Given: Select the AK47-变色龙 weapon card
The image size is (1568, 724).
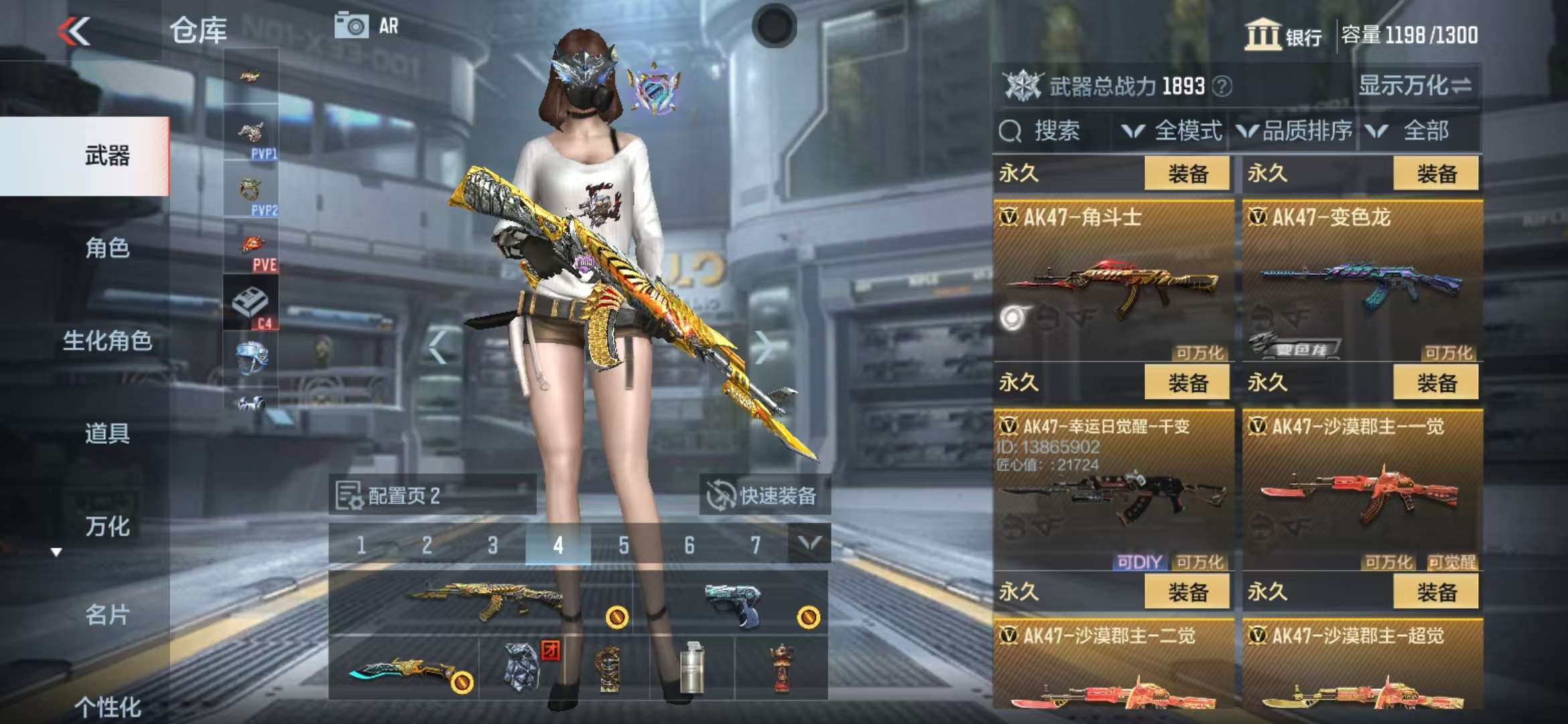Looking at the screenshot, I should (1362, 282).
